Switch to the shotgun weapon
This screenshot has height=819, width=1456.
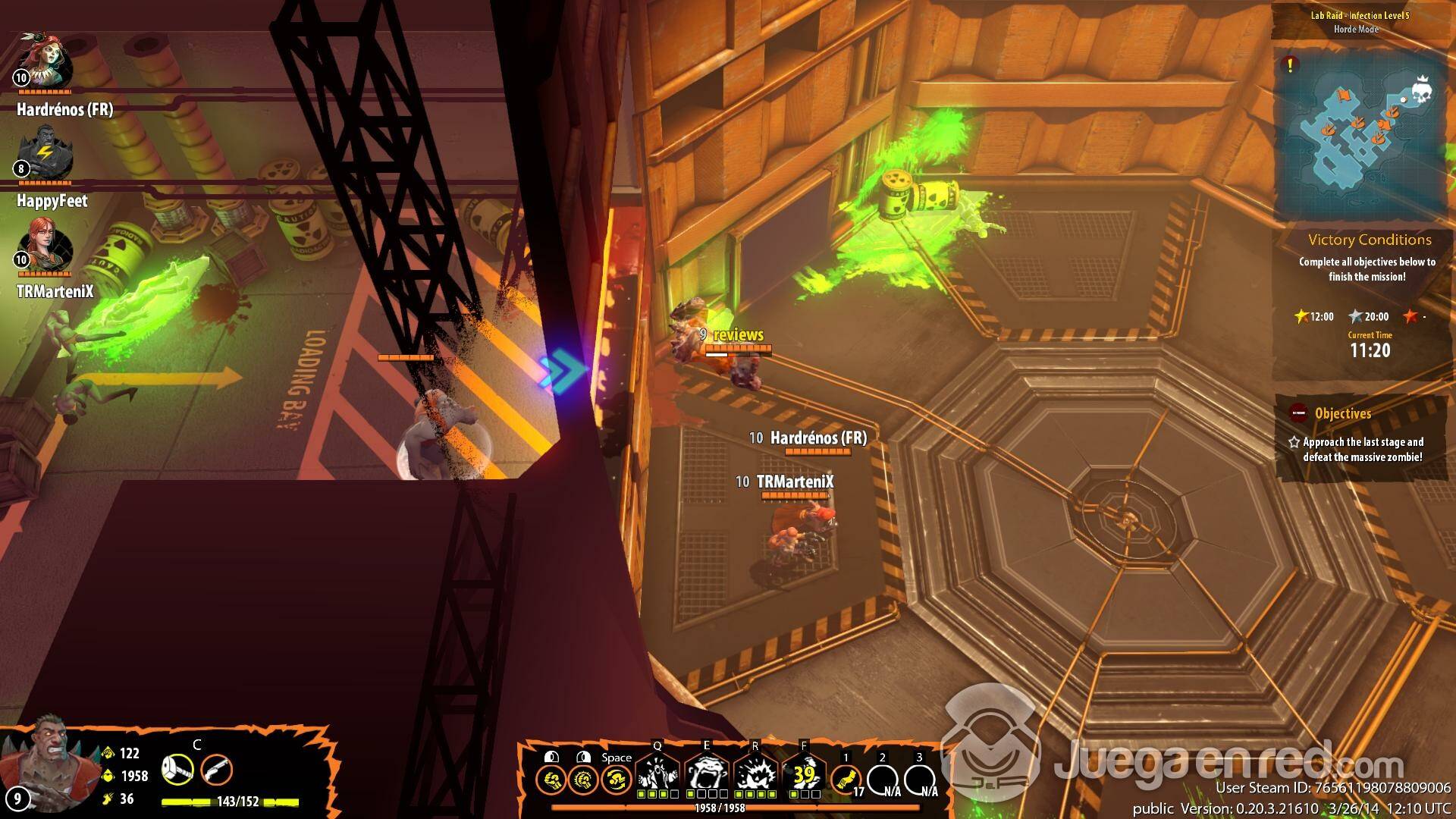pos(216,770)
